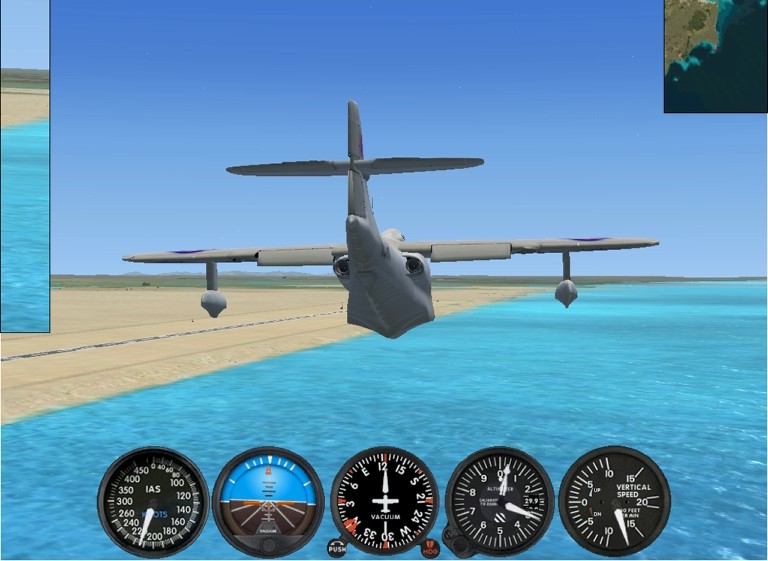Open the top-right terrain minimap
Image resolution: width=768 pixels, height=561 pixels.
(x=715, y=56)
